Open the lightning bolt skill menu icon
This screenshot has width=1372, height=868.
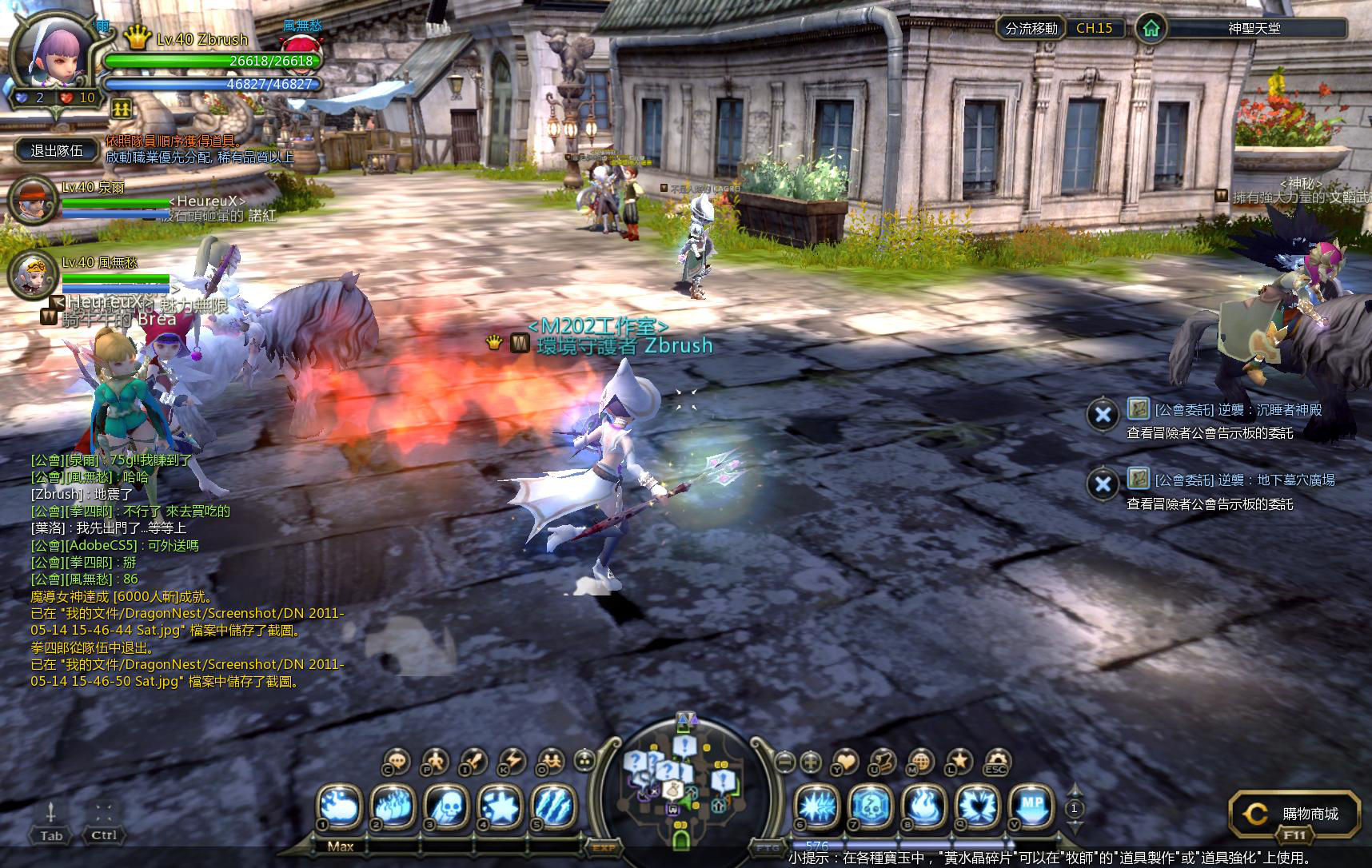[512, 762]
